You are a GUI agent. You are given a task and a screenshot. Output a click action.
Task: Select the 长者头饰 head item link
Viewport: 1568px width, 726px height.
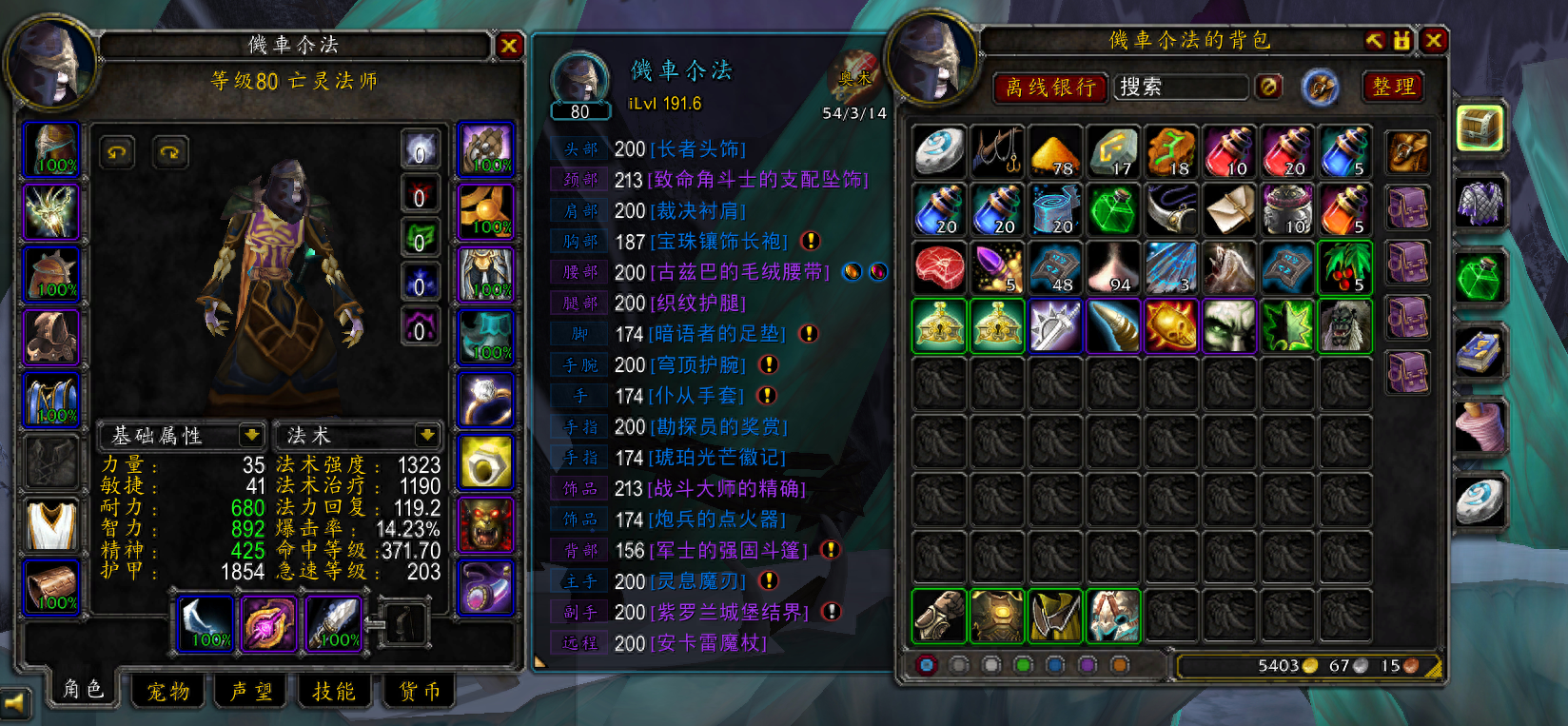[x=698, y=149]
